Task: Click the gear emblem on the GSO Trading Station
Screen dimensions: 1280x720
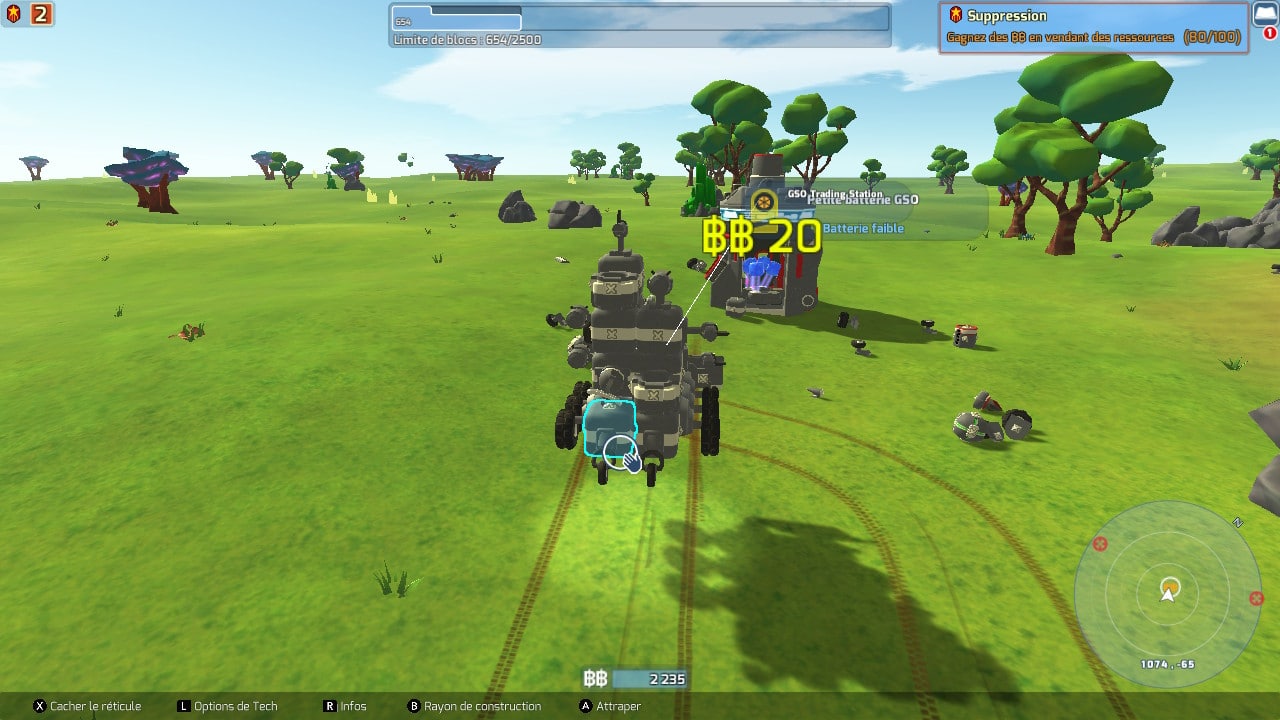Action: click(x=763, y=201)
